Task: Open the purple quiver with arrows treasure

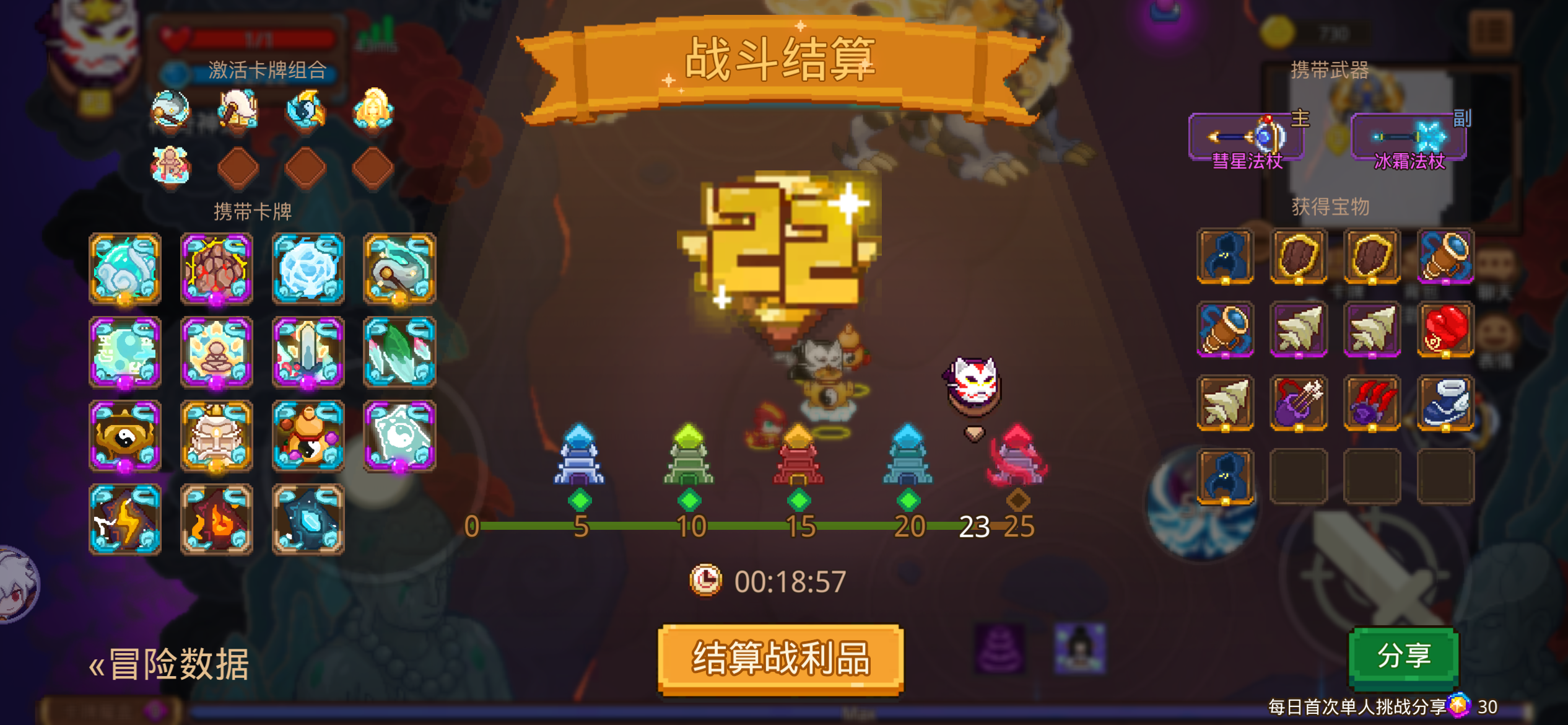Action: [x=1299, y=403]
